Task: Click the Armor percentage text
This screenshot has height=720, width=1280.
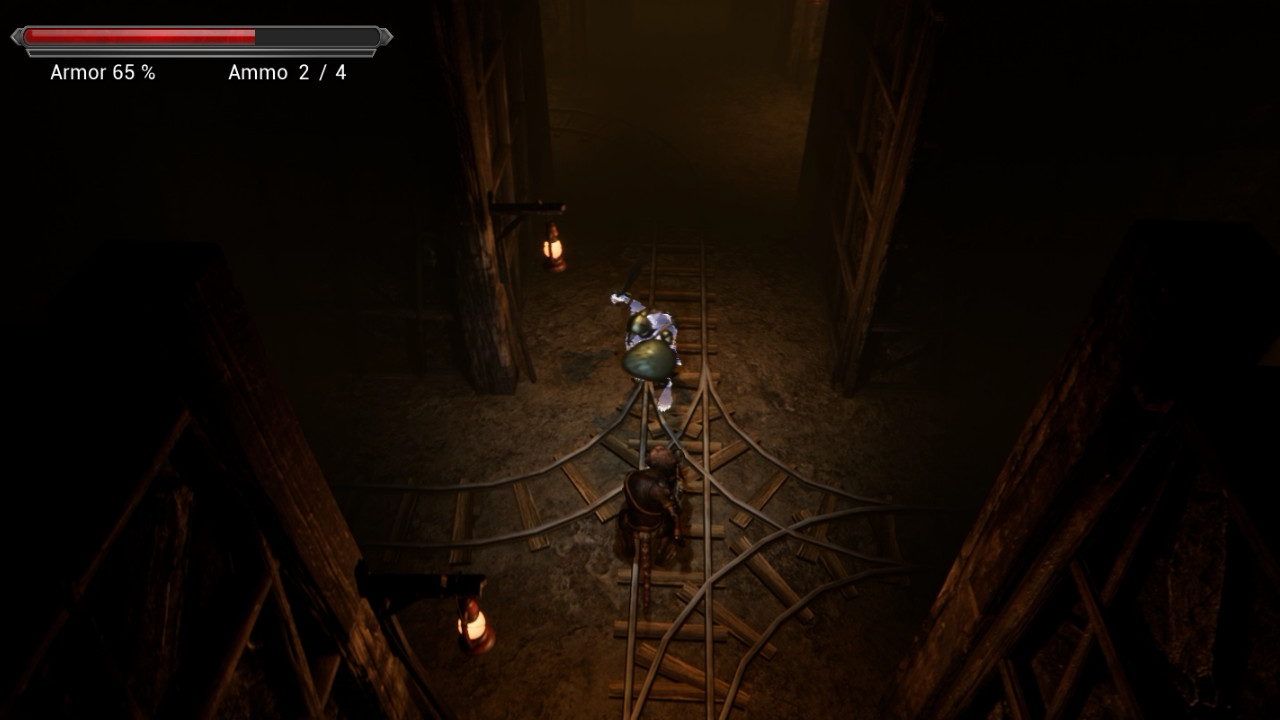Action: [x=130, y=73]
